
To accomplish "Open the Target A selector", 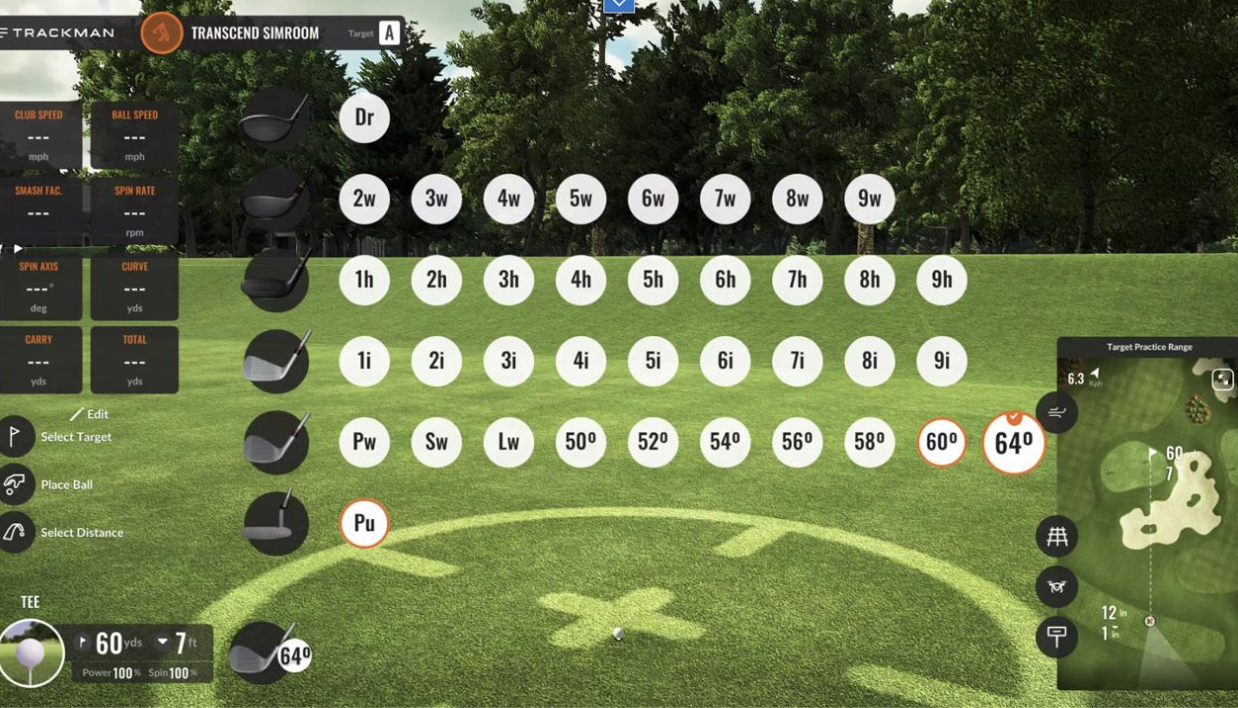I will [389, 33].
